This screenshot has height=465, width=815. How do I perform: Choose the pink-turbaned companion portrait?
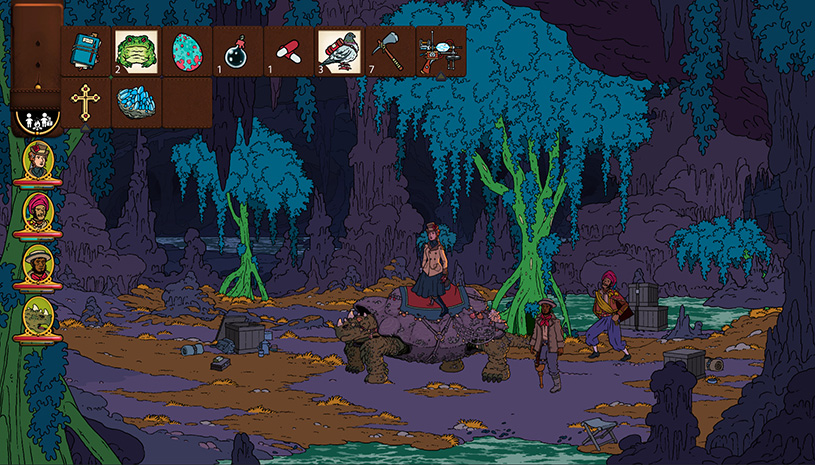(x=37, y=212)
